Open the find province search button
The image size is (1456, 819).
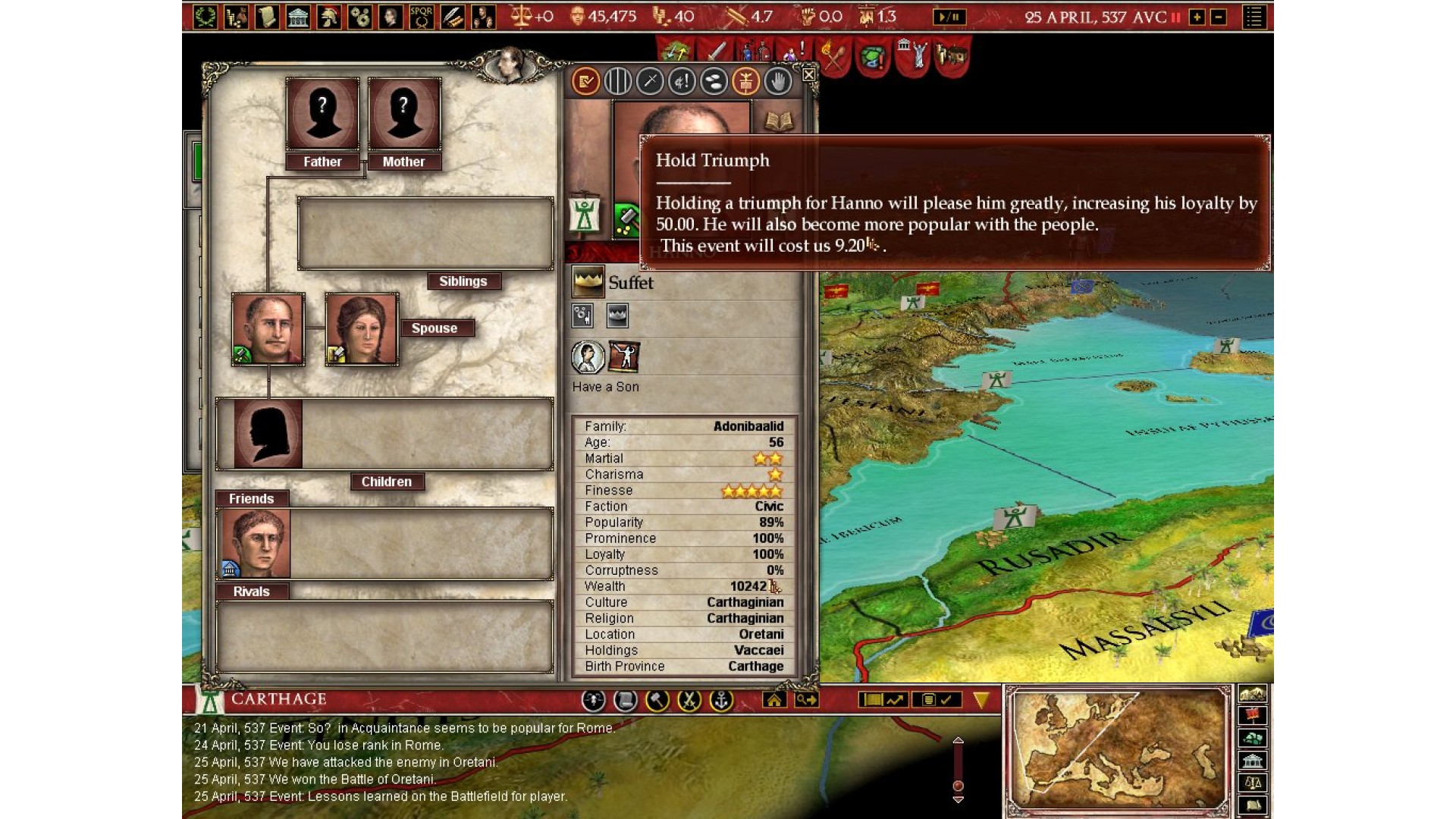[x=806, y=700]
